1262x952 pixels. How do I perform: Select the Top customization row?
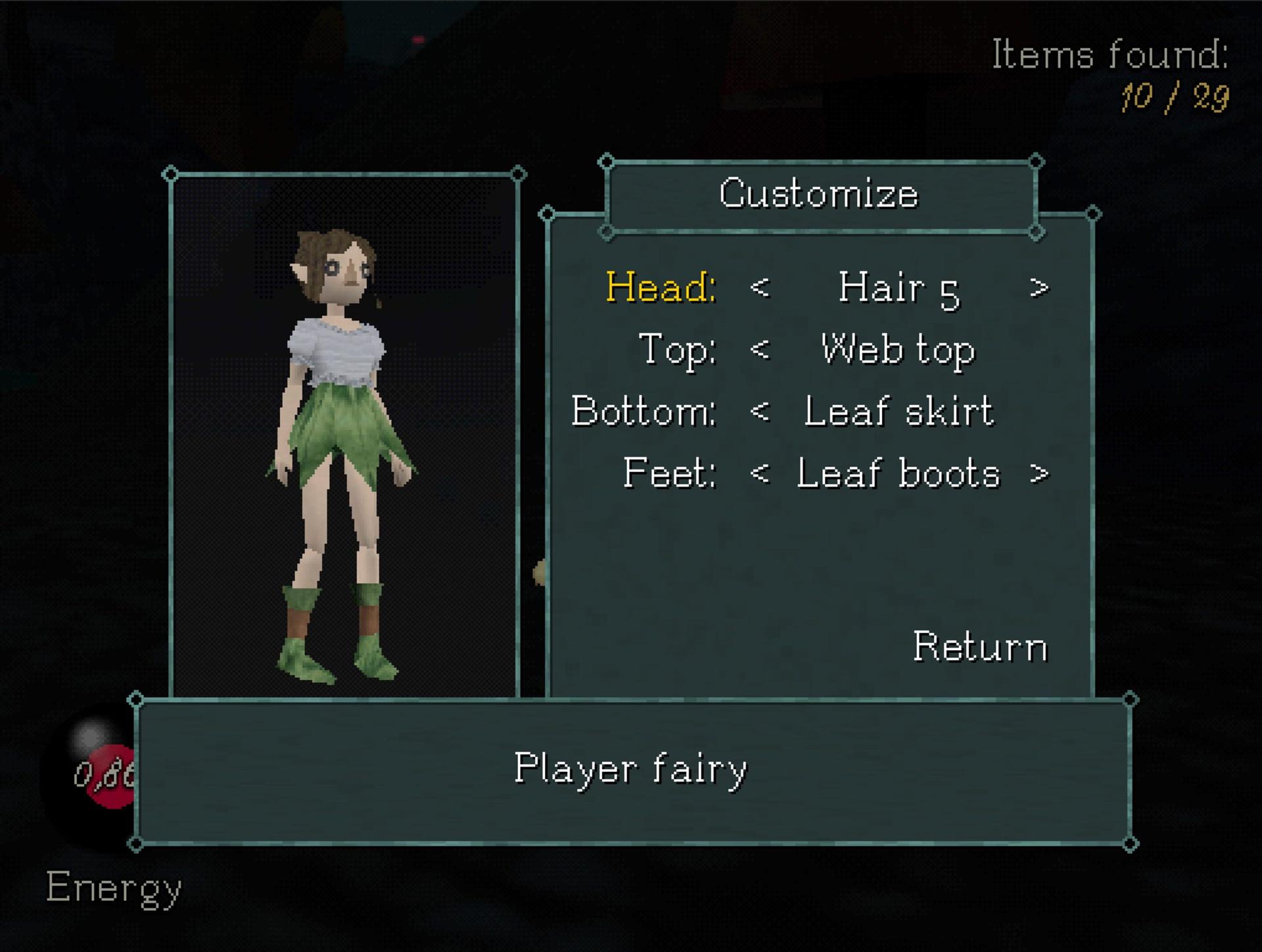coord(677,349)
